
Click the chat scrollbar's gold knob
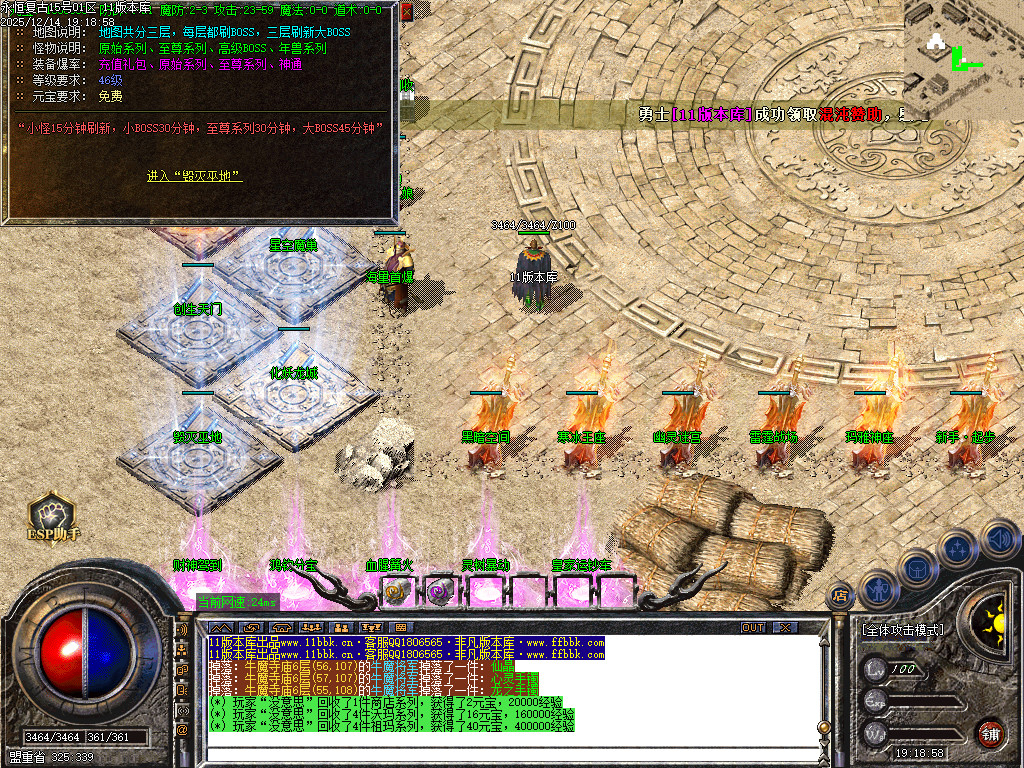pyautogui.click(x=823, y=727)
